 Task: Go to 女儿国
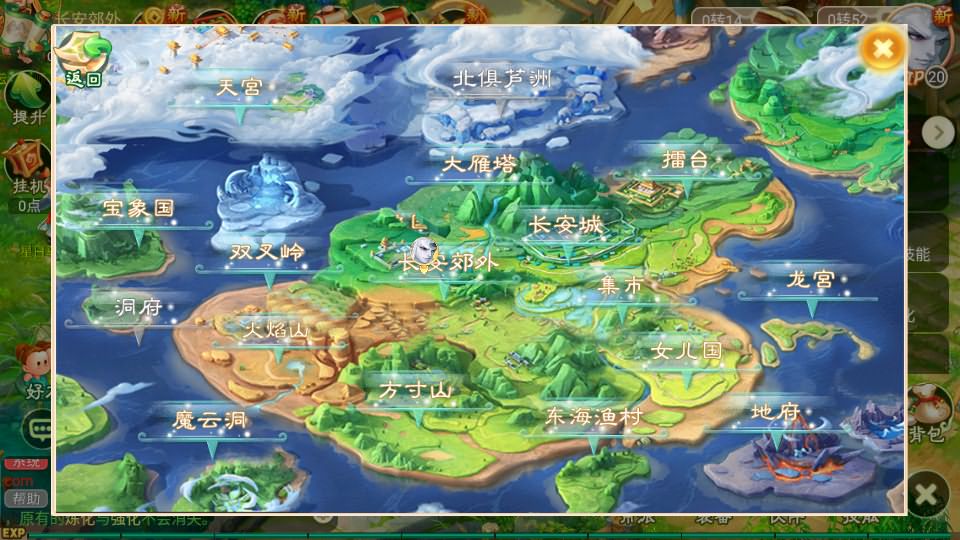click(x=686, y=352)
